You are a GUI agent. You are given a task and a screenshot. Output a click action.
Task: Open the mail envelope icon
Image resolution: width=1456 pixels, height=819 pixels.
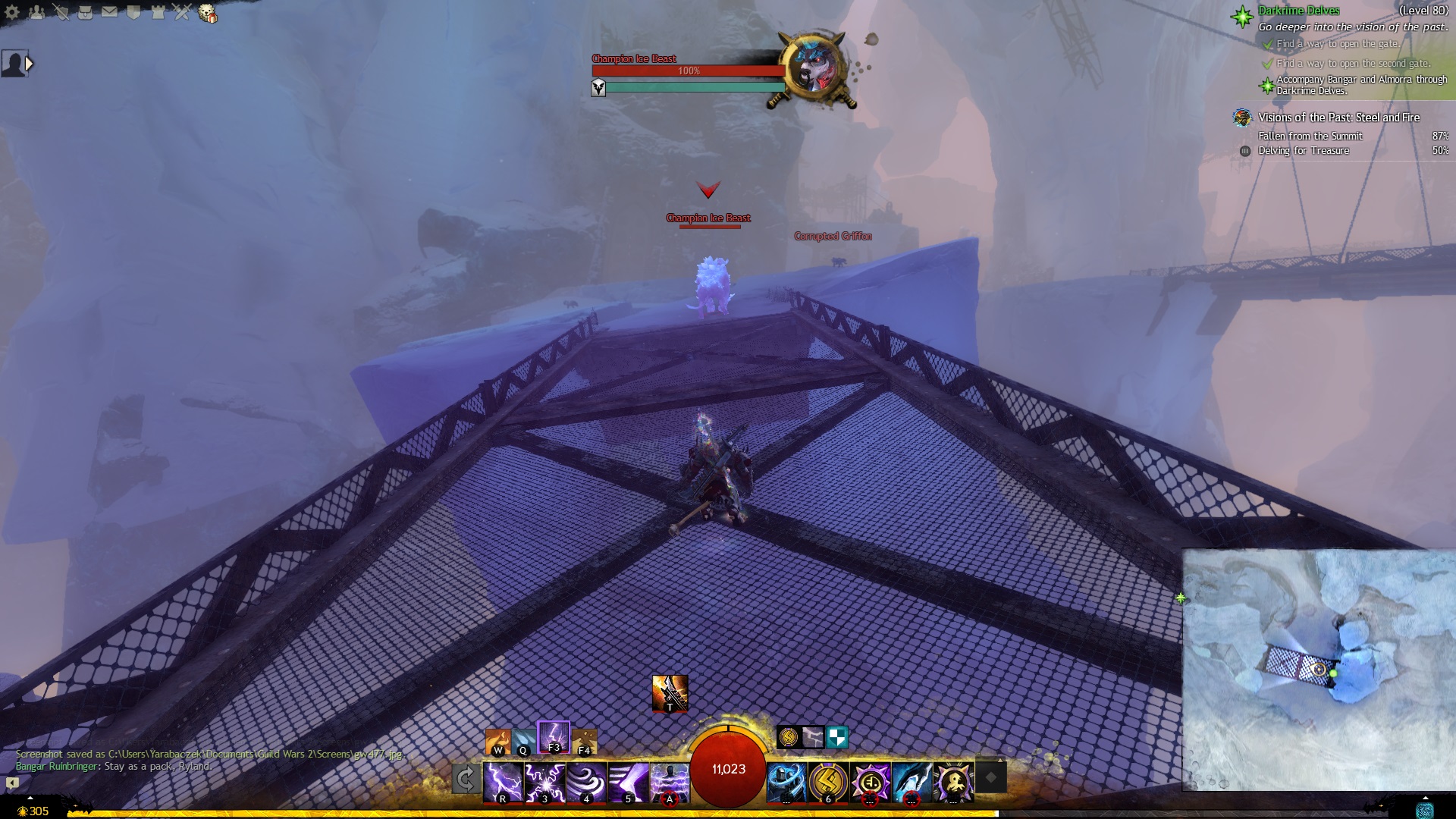pyautogui.click(x=109, y=12)
